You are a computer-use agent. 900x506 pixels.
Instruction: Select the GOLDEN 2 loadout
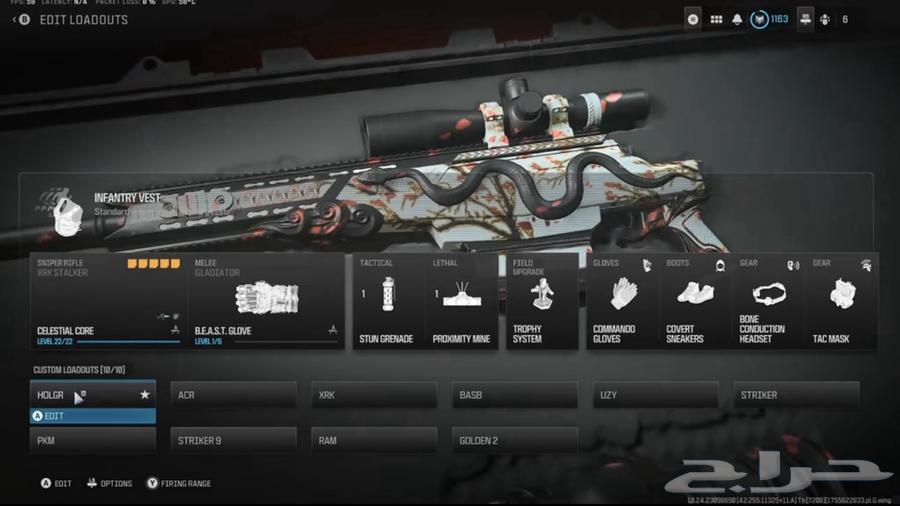[515, 440]
